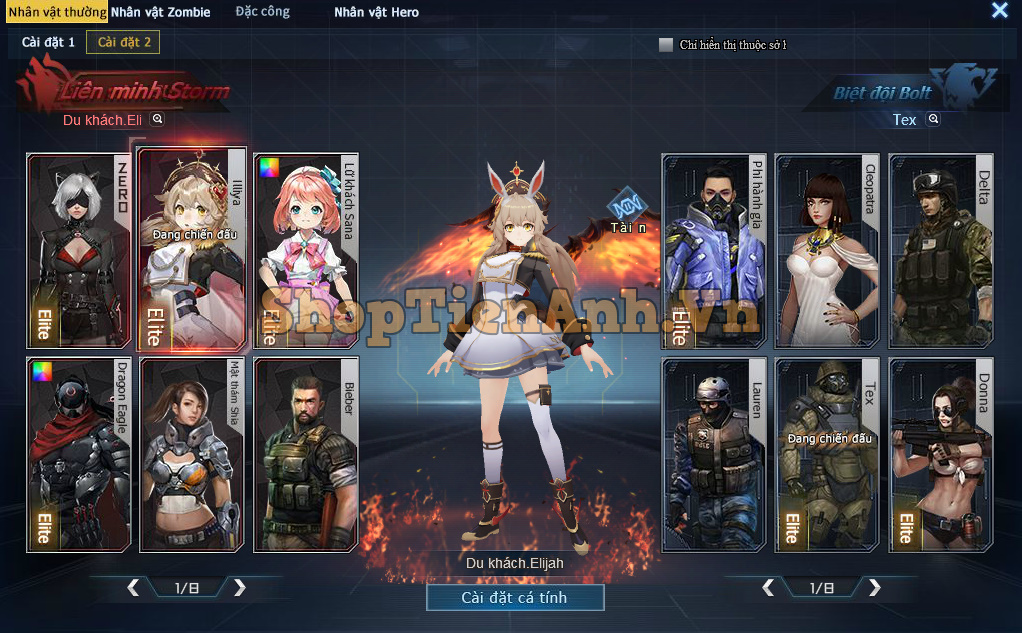The width and height of the screenshot is (1022, 633).
Task: Select the Dragon Eagle character card
Action: (x=79, y=454)
